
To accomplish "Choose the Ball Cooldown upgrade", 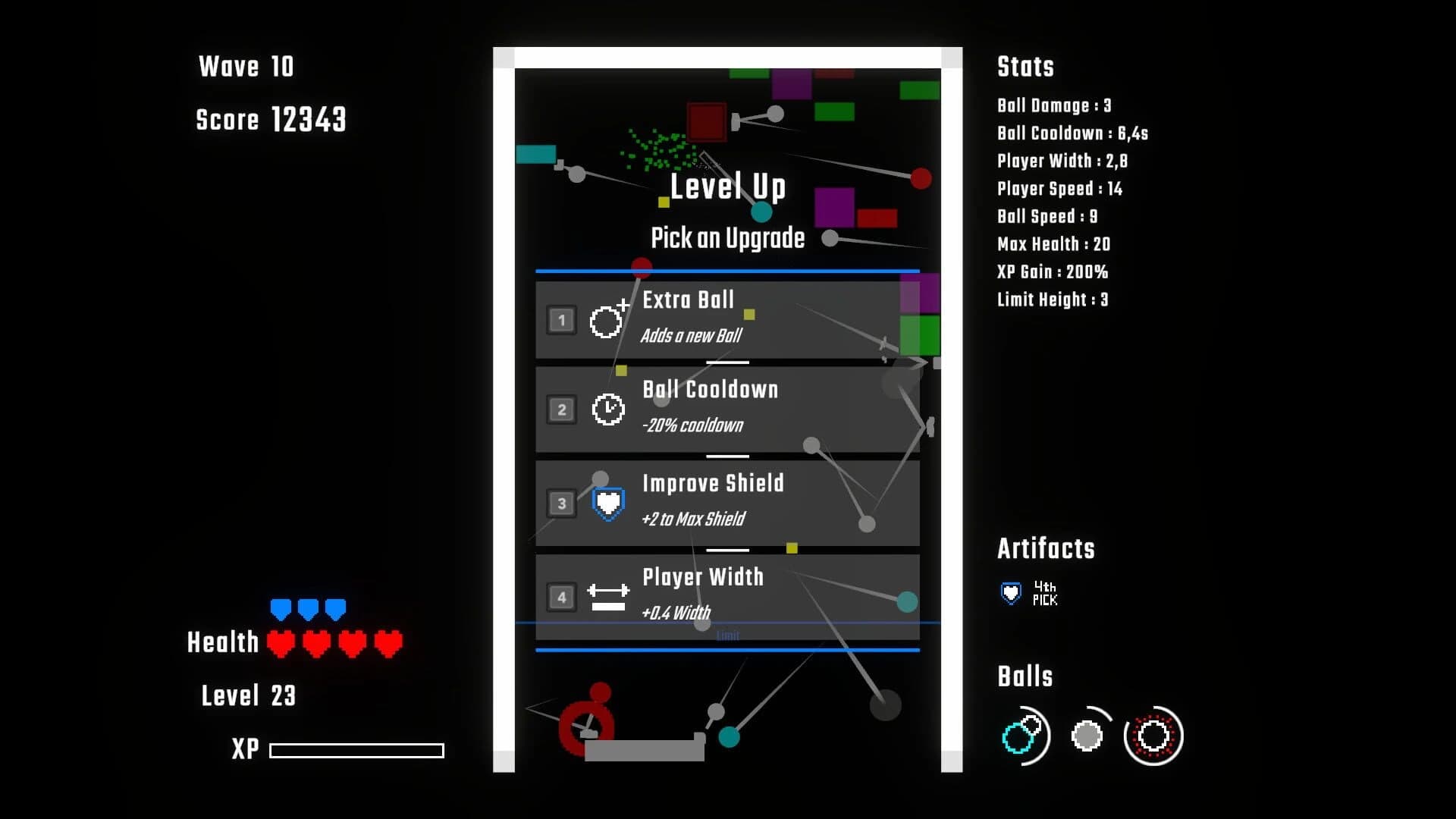I will pyautogui.click(x=728, y=409).
